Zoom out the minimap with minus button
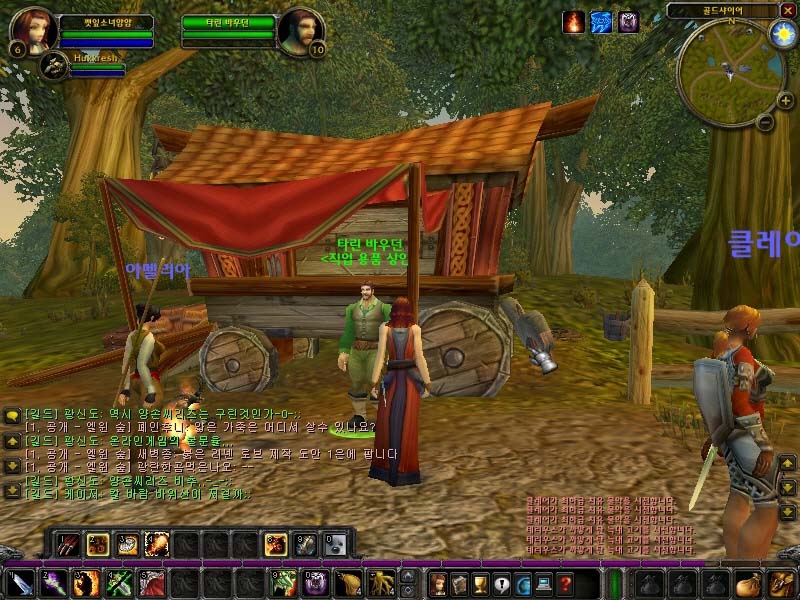The image size is (800, 600). click(763, 123)
